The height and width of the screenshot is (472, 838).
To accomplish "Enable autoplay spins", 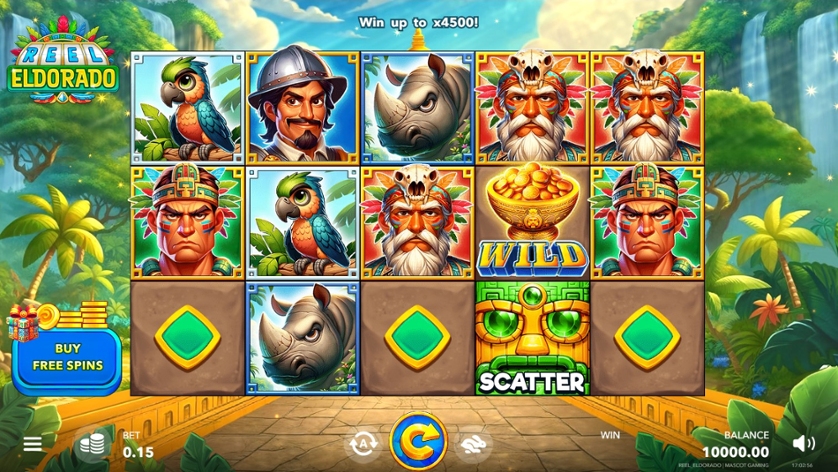I will point(361,443).
